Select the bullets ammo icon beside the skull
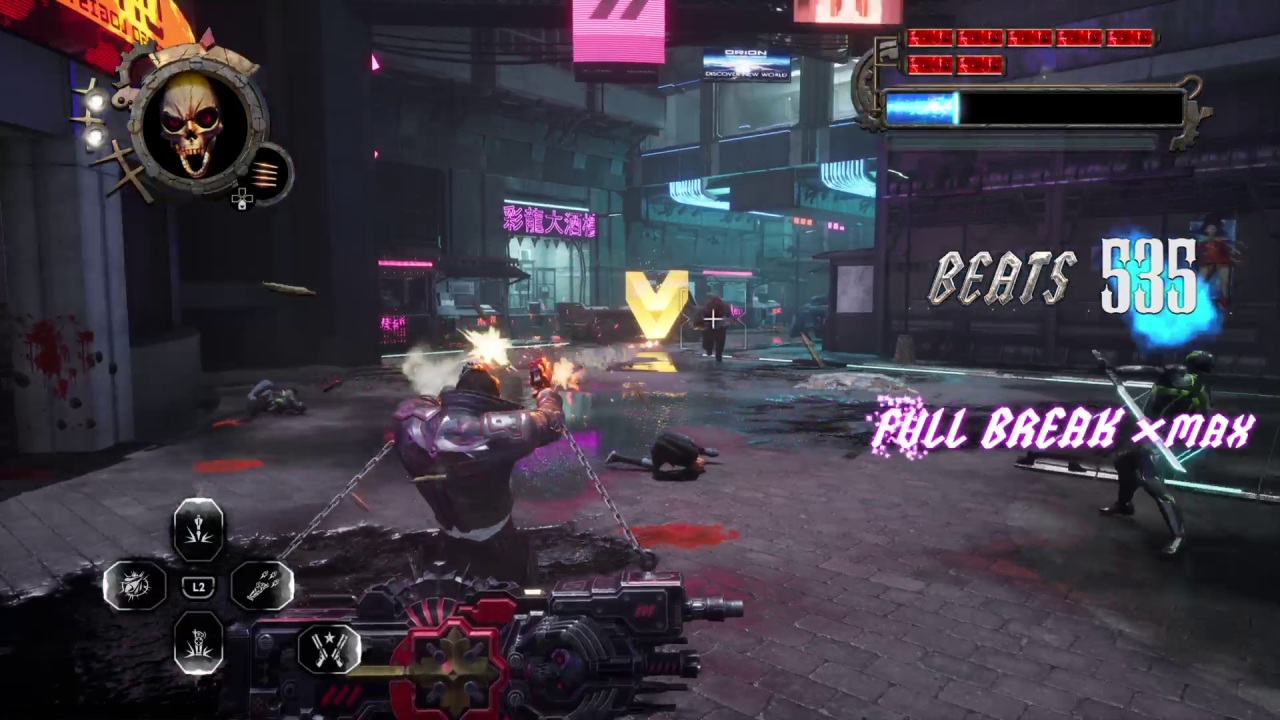This screenshot has height=720, width=1280. click(x=268, y=172)
